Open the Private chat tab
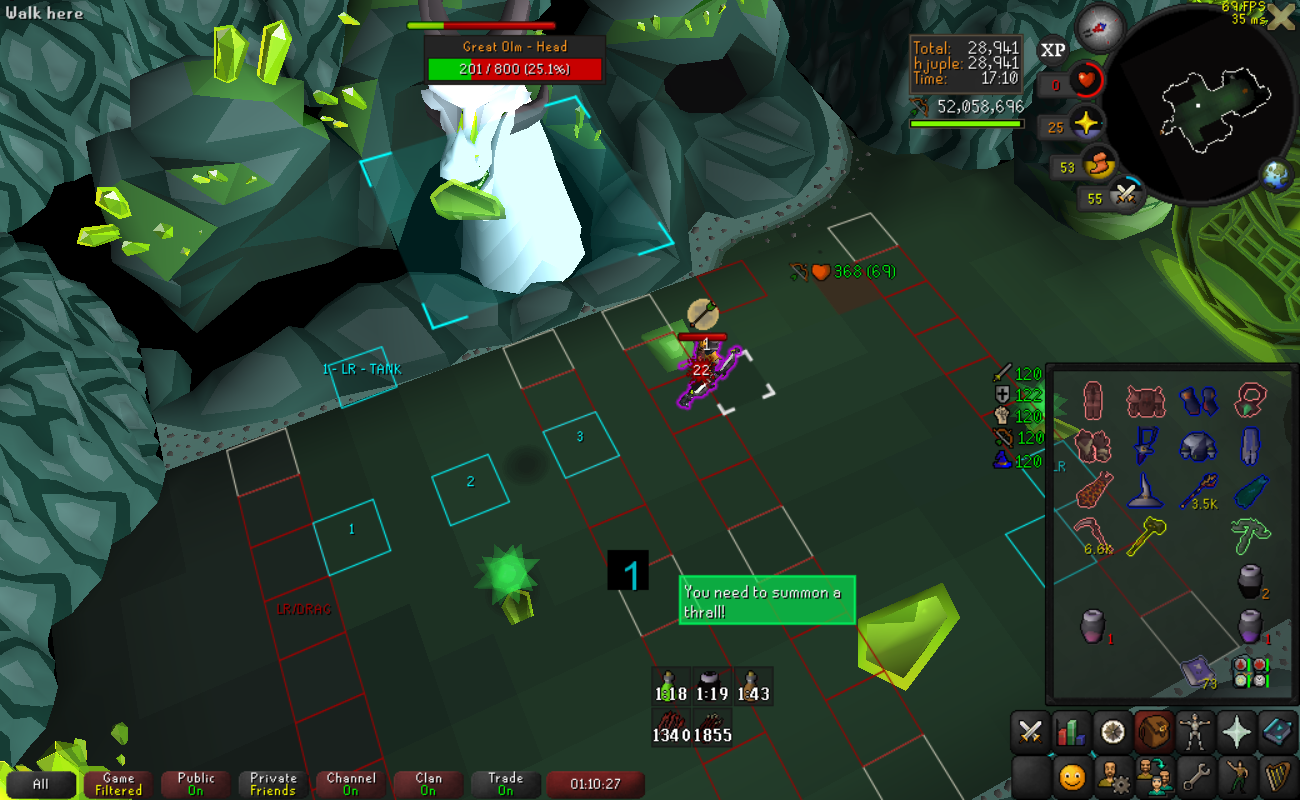 coord(273,785)
